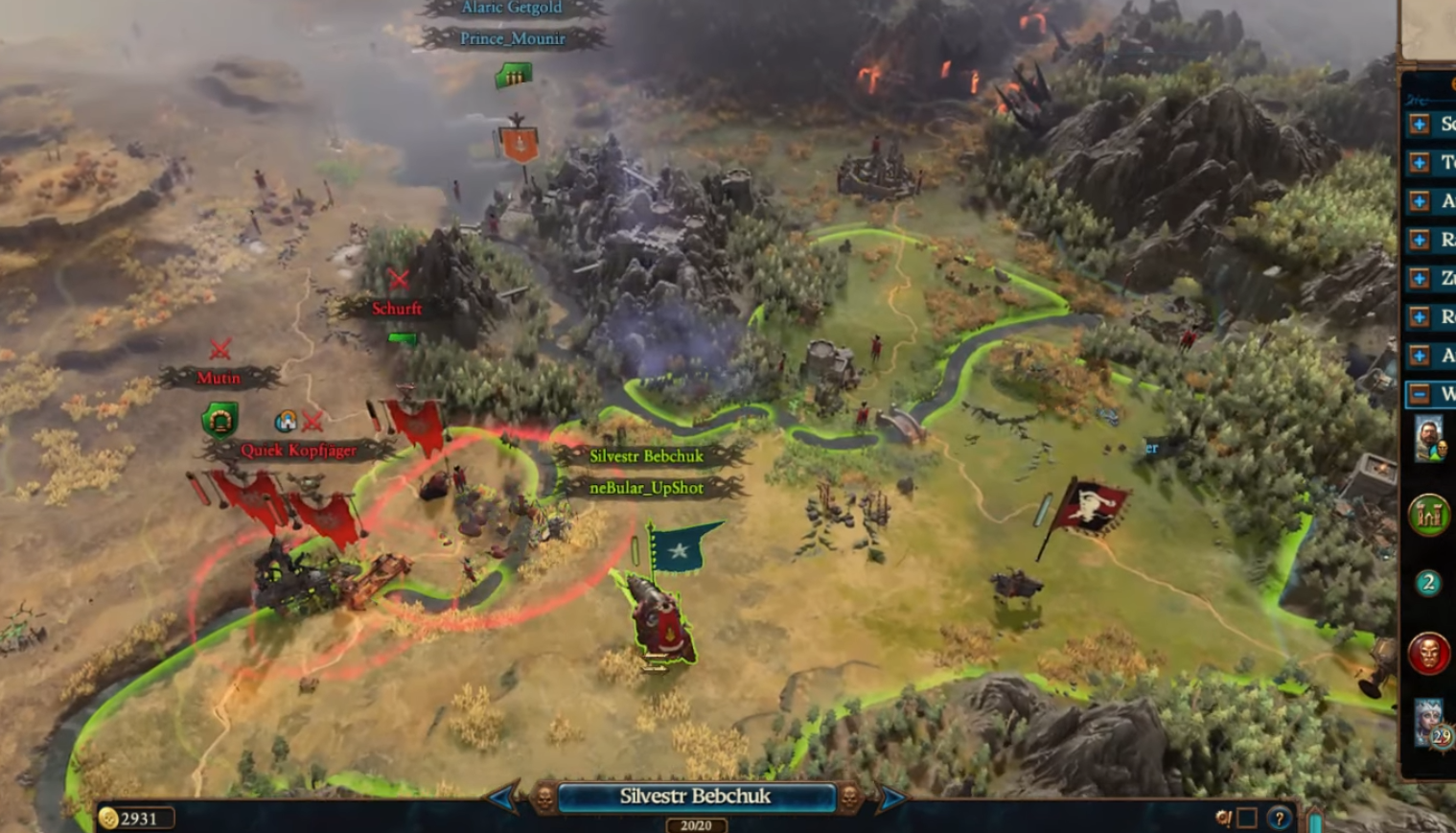Expand the topmost plus entry in the right panel
1456x833 pixels.
pos(1418,126)
